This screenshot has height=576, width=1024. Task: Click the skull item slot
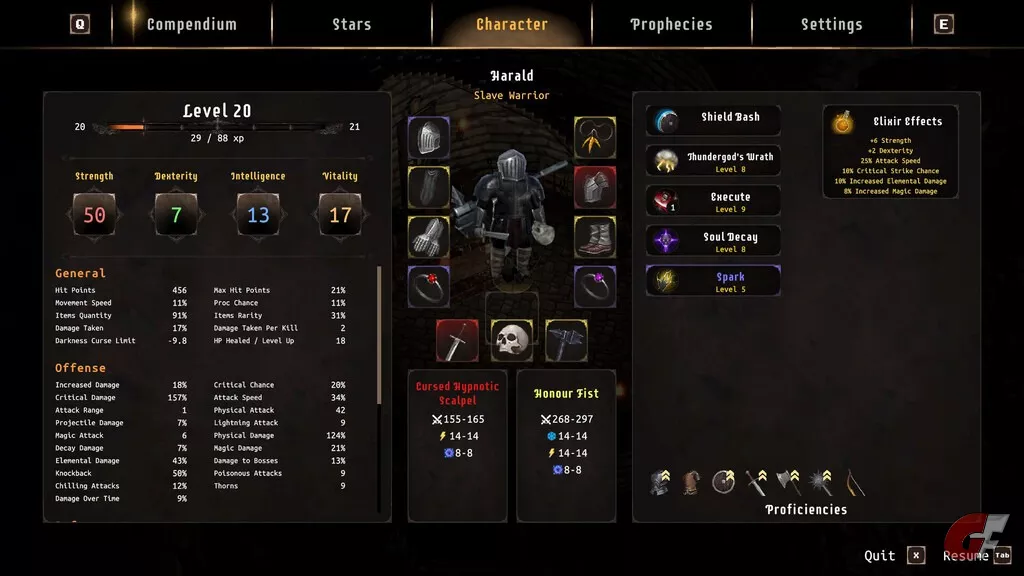coord(511,340)
